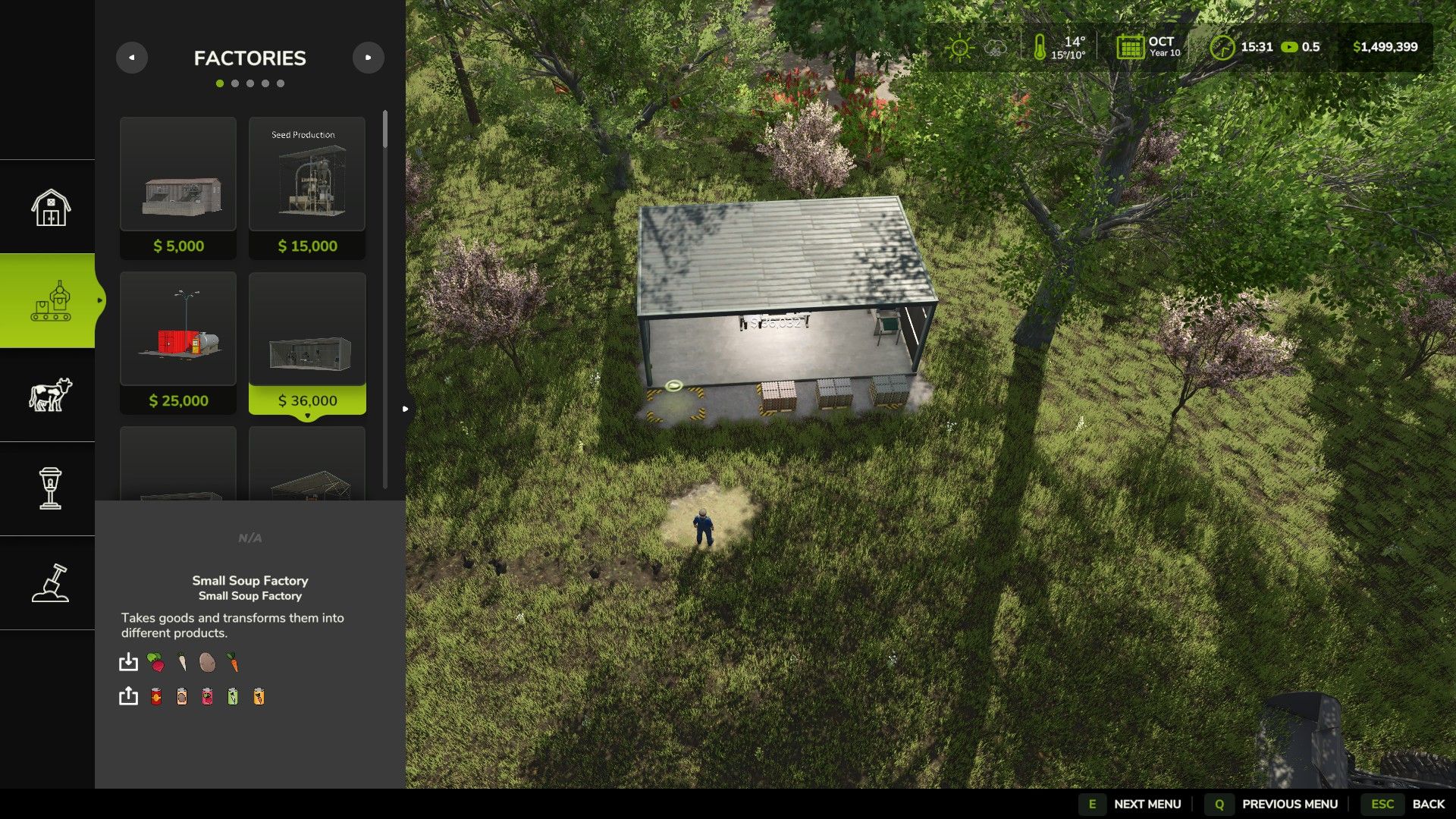Choose the Seed Production factory

coord(307,187)
